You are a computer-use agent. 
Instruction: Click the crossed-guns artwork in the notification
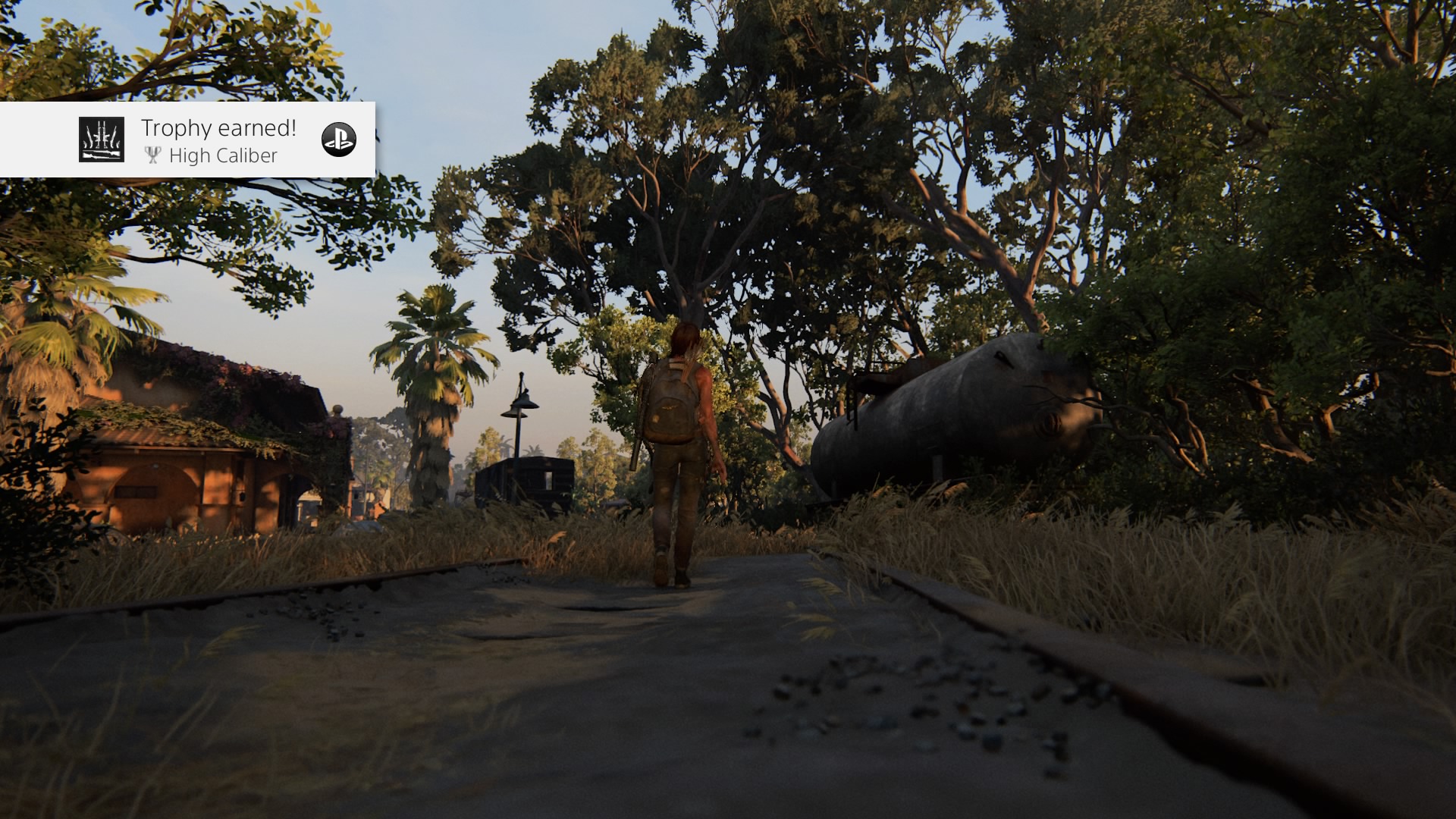click(x=100, y=140)
